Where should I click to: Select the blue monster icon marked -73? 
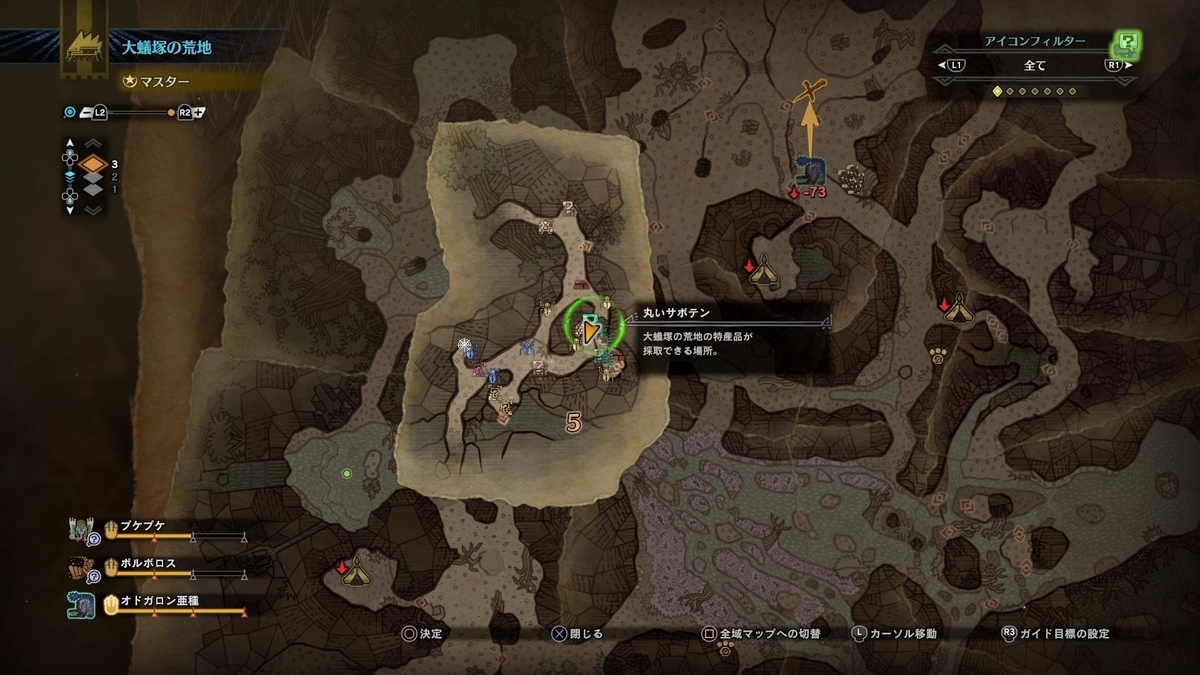(x=807, y=171)
